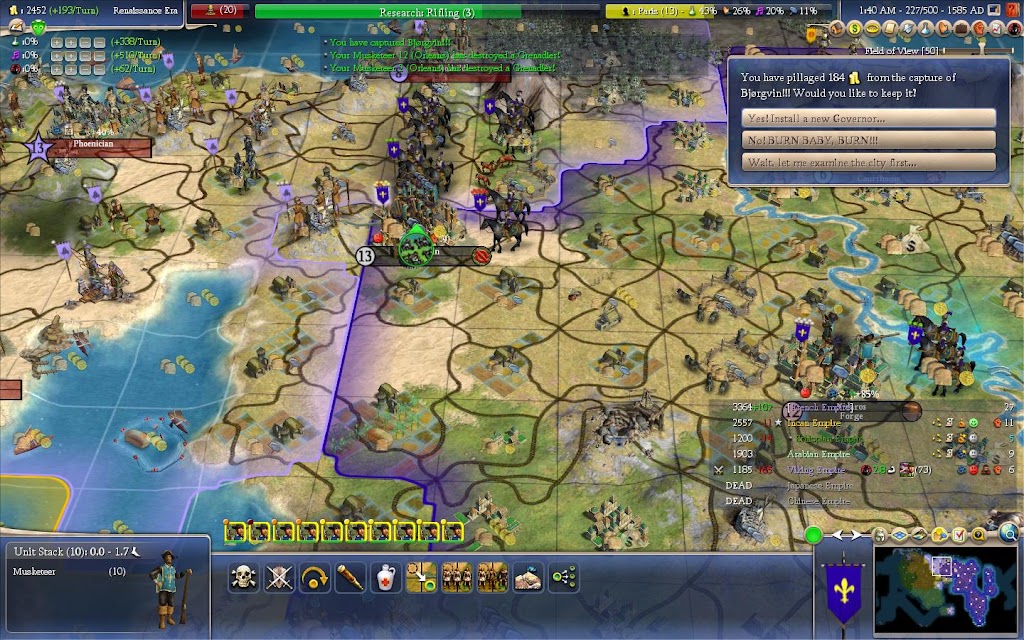Open the red question mark Civilopedia

(1011, 10)
